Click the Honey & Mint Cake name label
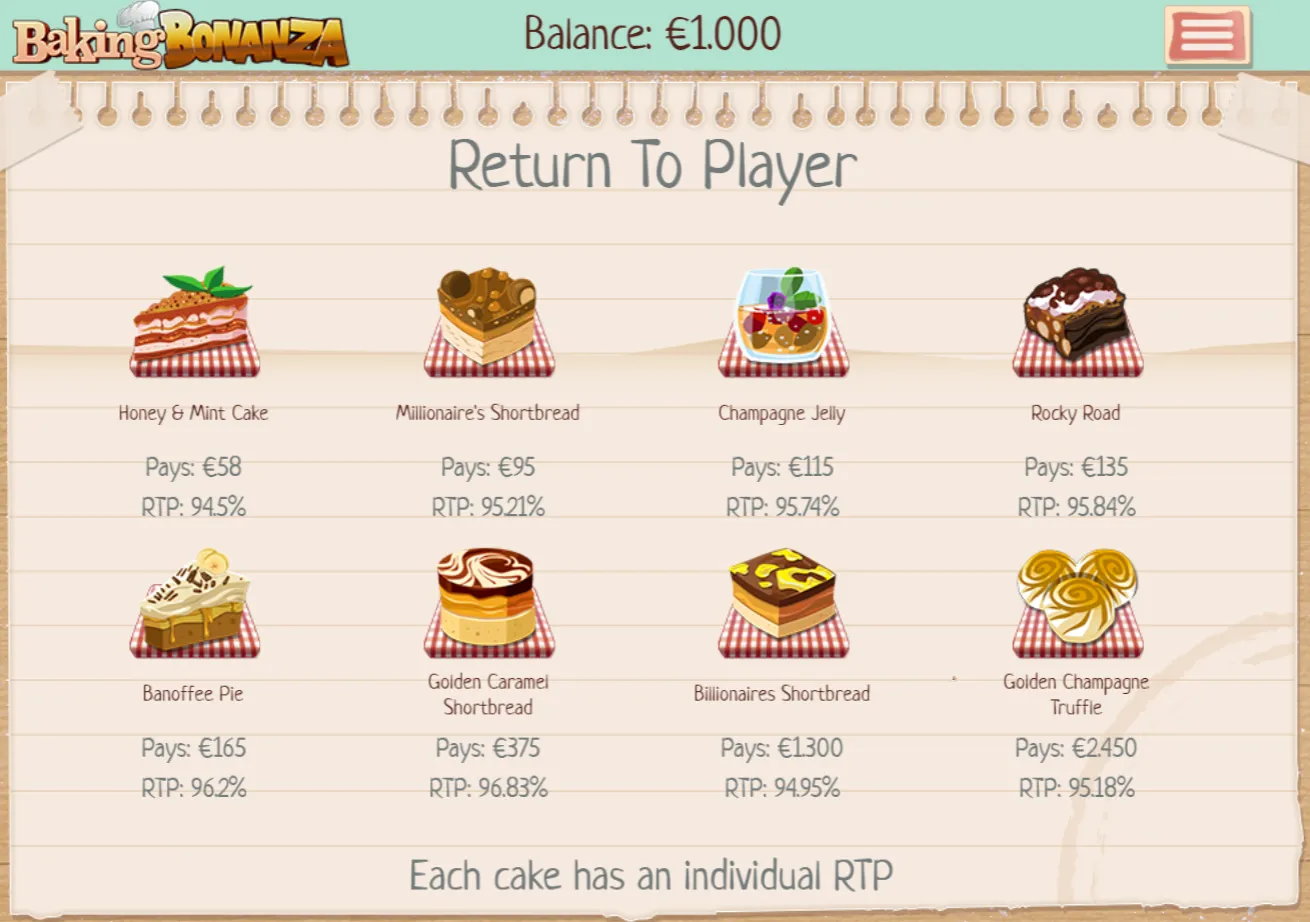 click(194, 413)
